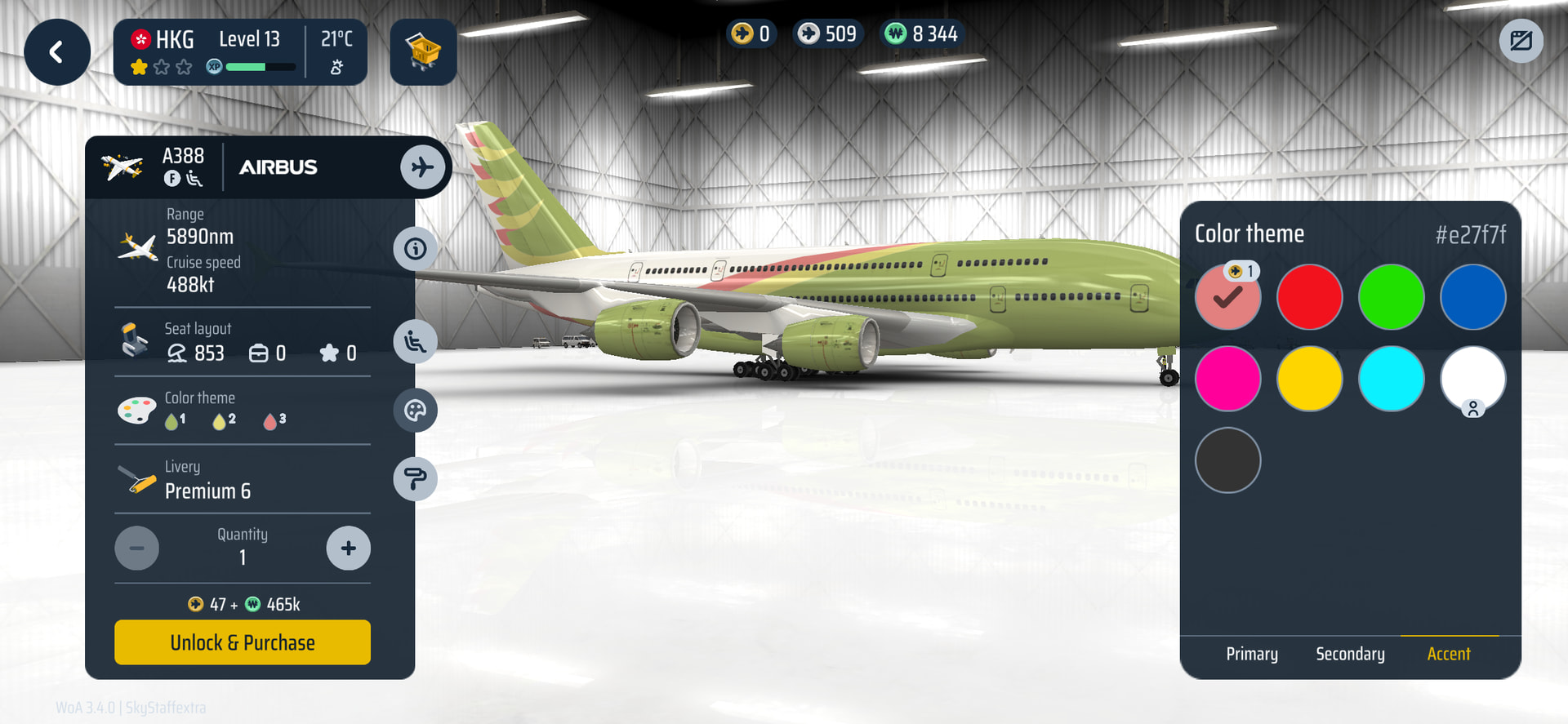Viewport: 1568px width, 724px height.
Task: Select the dark gray color swatch
Action: point(1227,460)
